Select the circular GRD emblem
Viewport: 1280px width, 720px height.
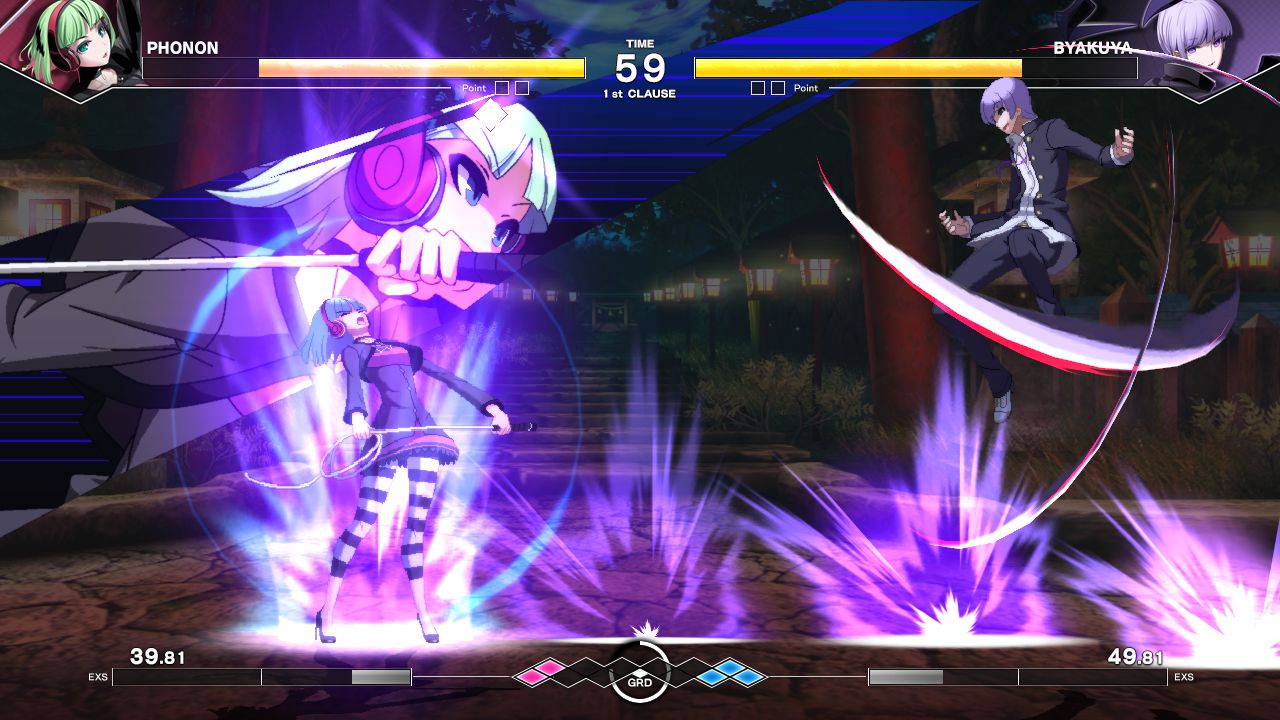point(640,673)
